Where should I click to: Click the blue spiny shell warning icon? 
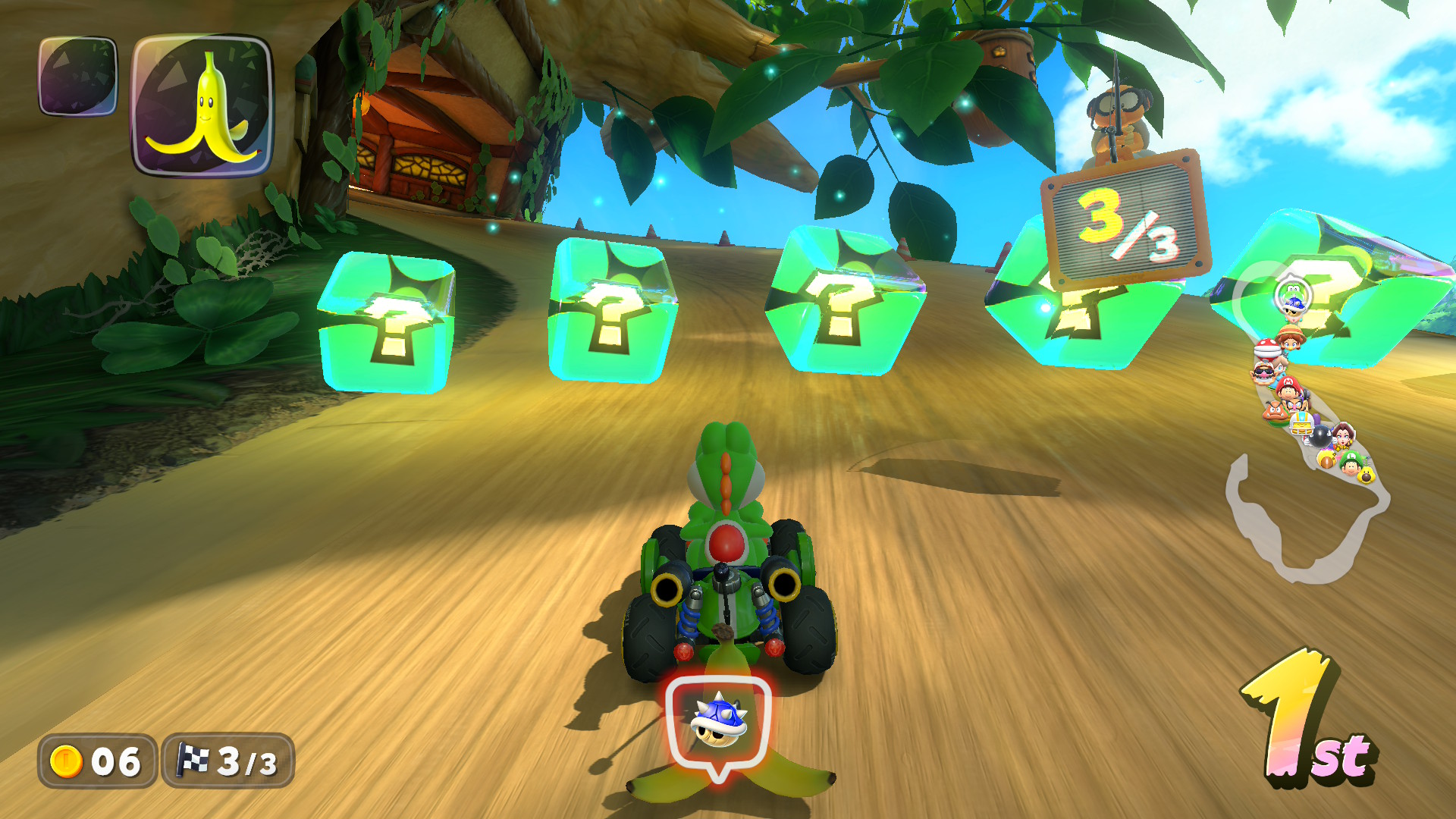click(718, 721)
